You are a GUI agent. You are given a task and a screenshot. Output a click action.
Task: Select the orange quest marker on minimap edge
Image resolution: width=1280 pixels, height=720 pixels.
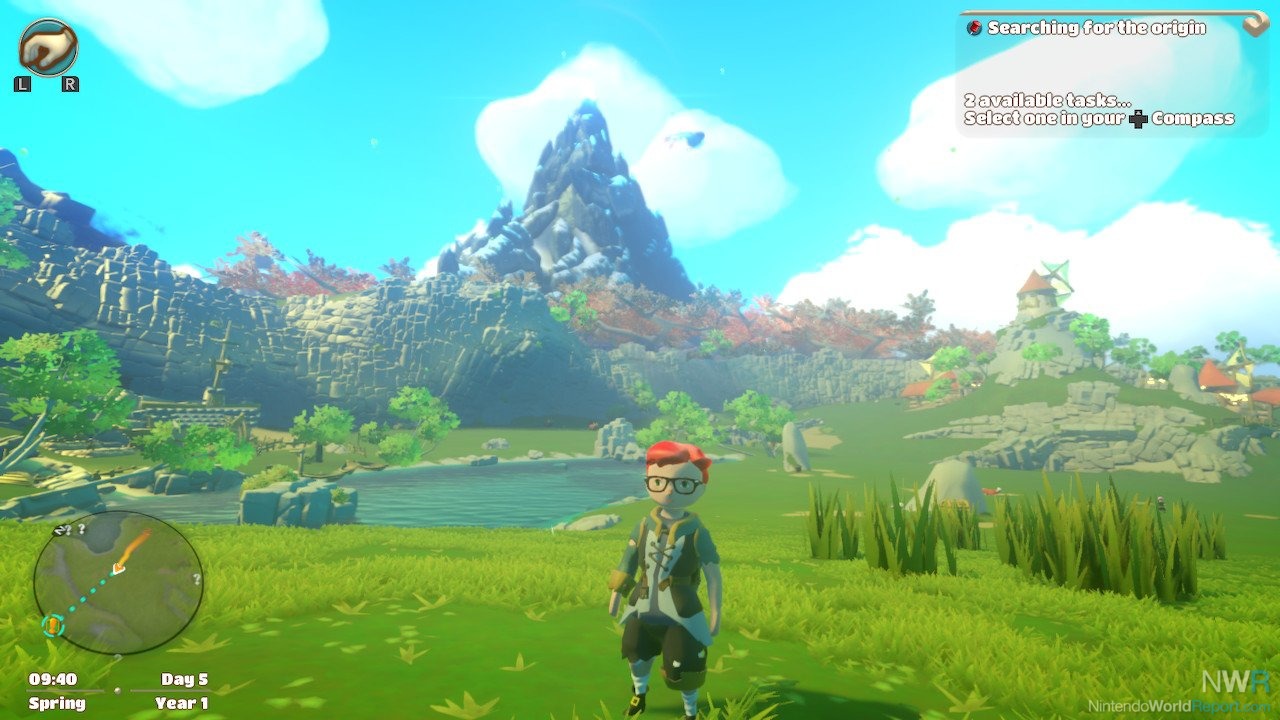coord(53,626)
